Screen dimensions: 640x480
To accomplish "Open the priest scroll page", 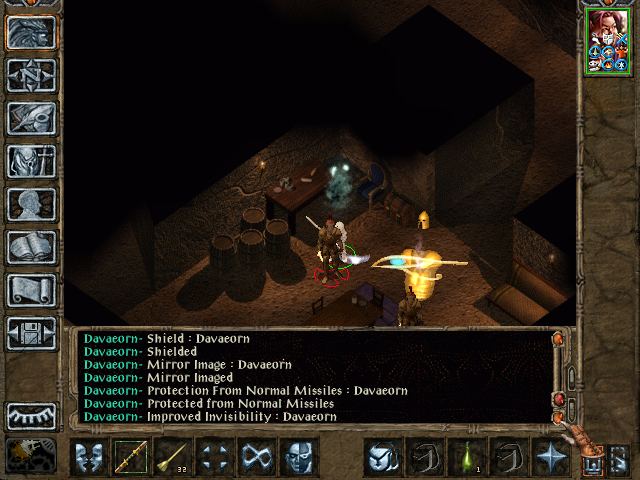I will coord(31,290).
